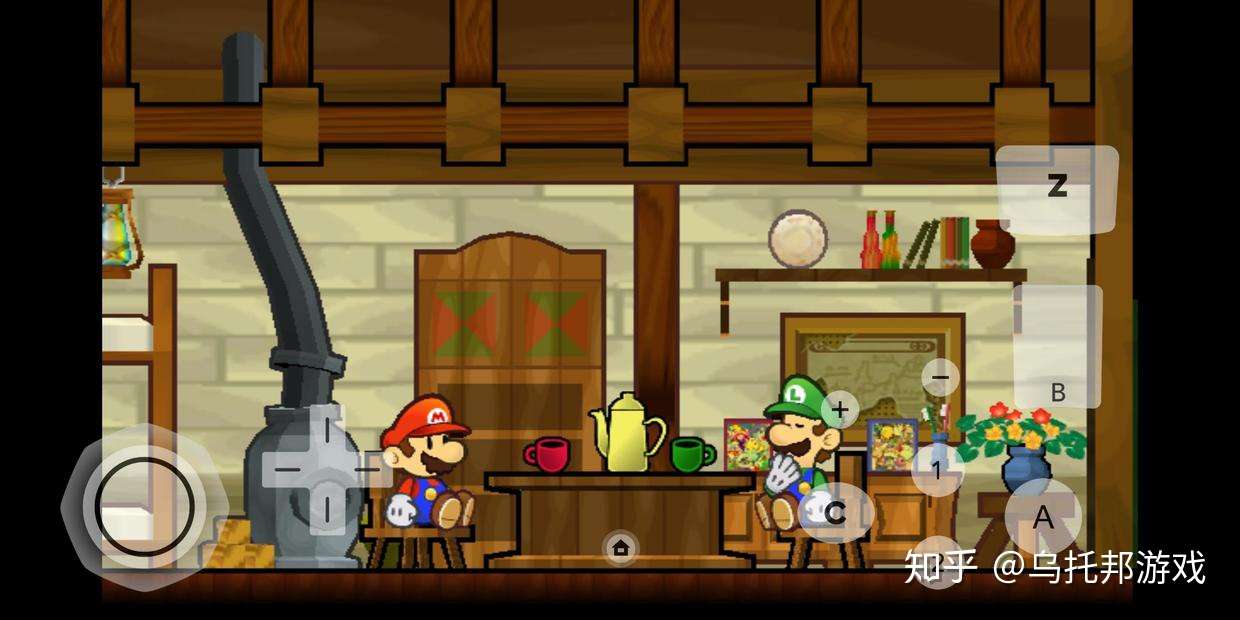Tap the D-pad right arrow
This screenshot has height=620, width=1240.
point(365,468)
